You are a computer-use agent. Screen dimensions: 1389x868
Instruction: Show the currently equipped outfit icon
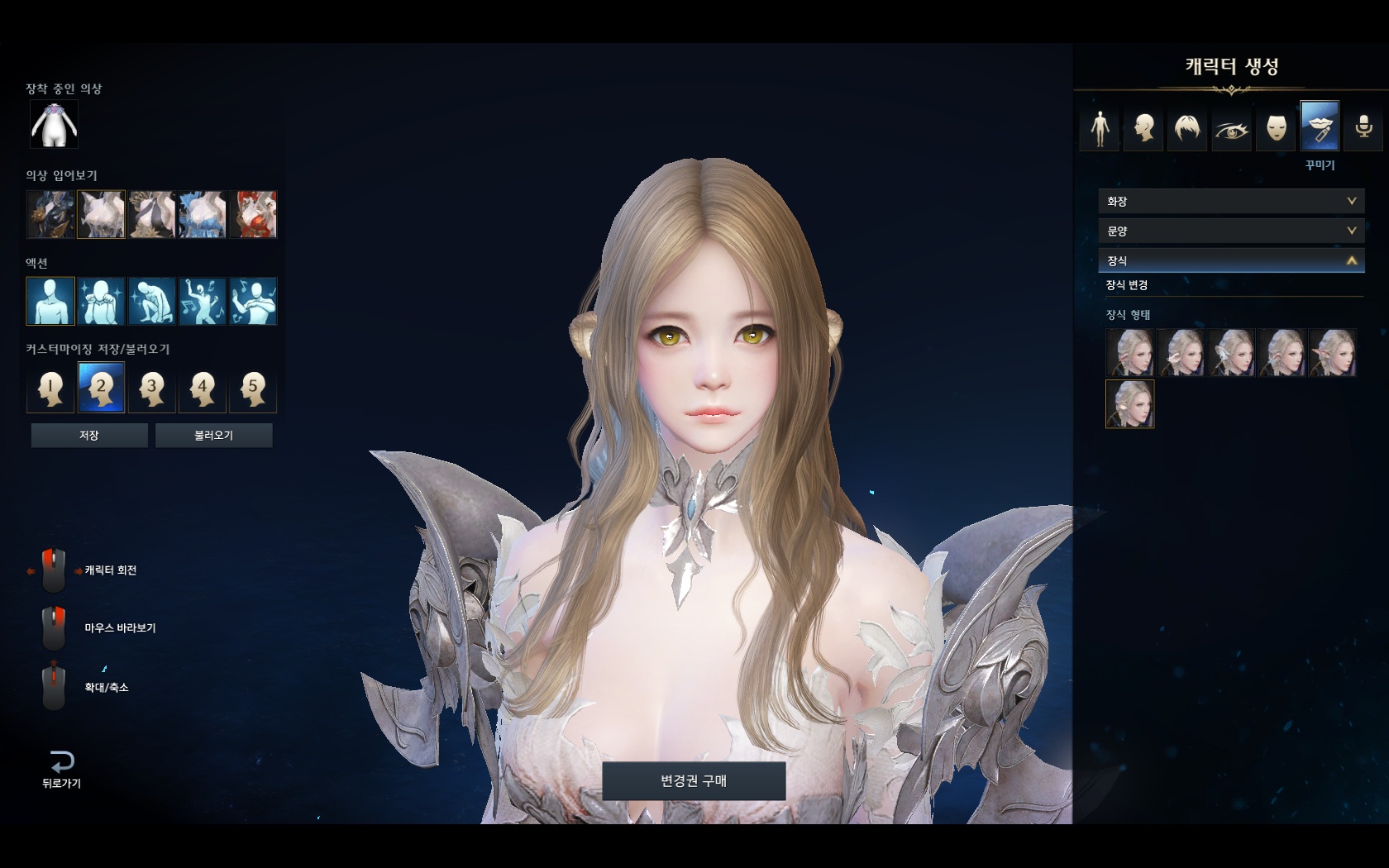55,125
